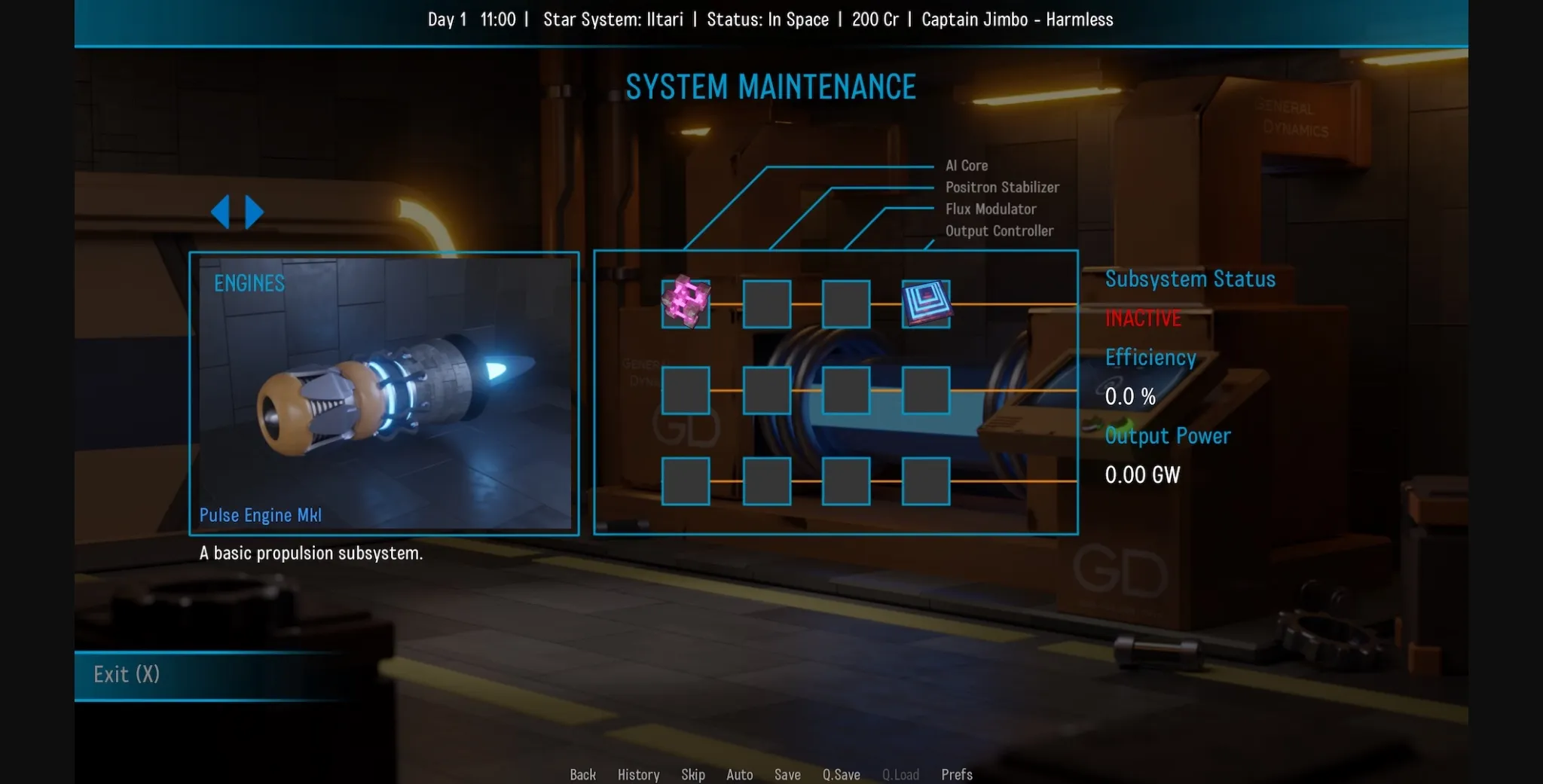The image size is (1543, 784).
Task: Open the Prefs settings menu
Action: click(x=956, y=774)
